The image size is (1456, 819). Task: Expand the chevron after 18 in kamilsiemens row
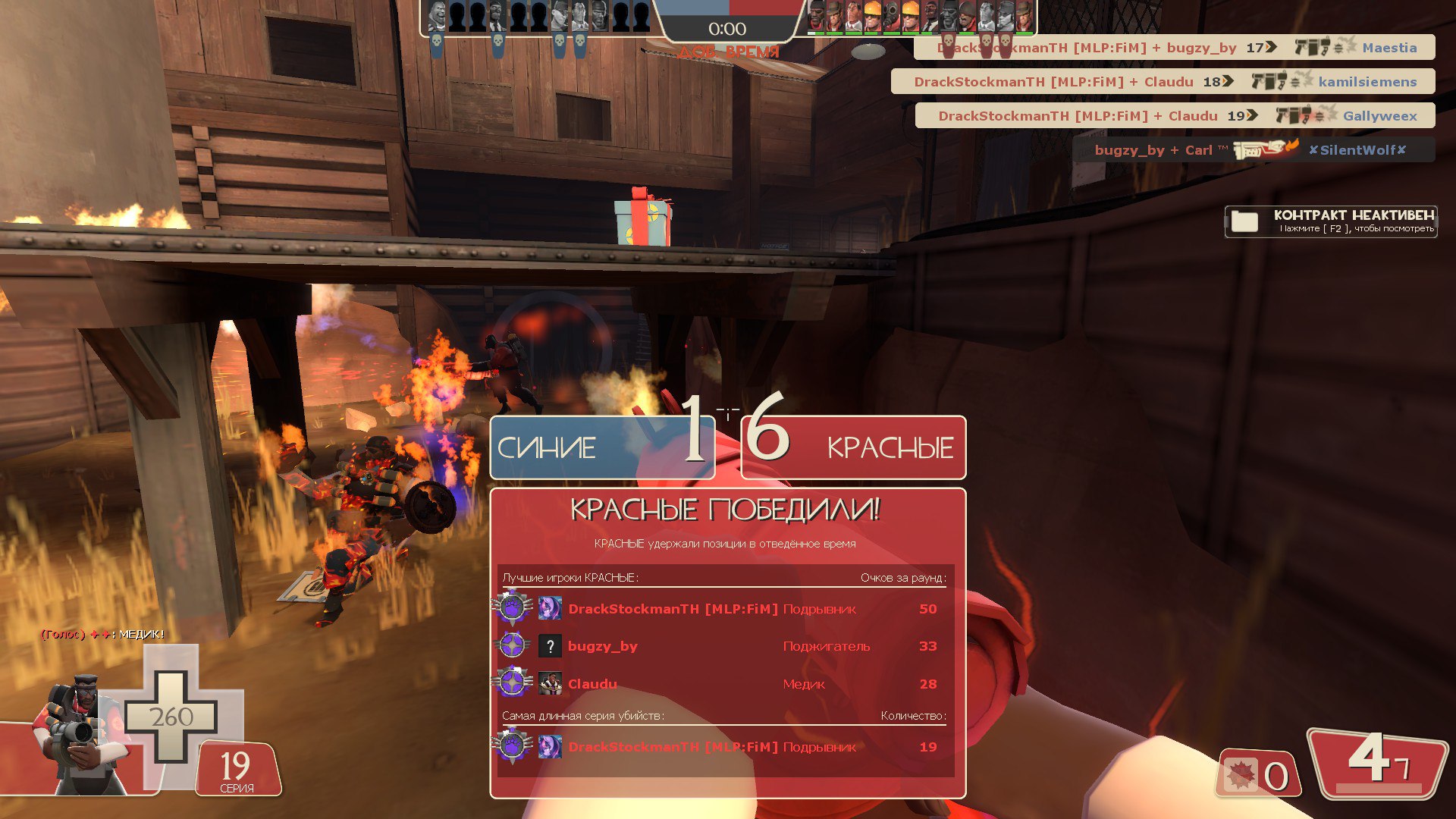click(x=1227, y=81)
